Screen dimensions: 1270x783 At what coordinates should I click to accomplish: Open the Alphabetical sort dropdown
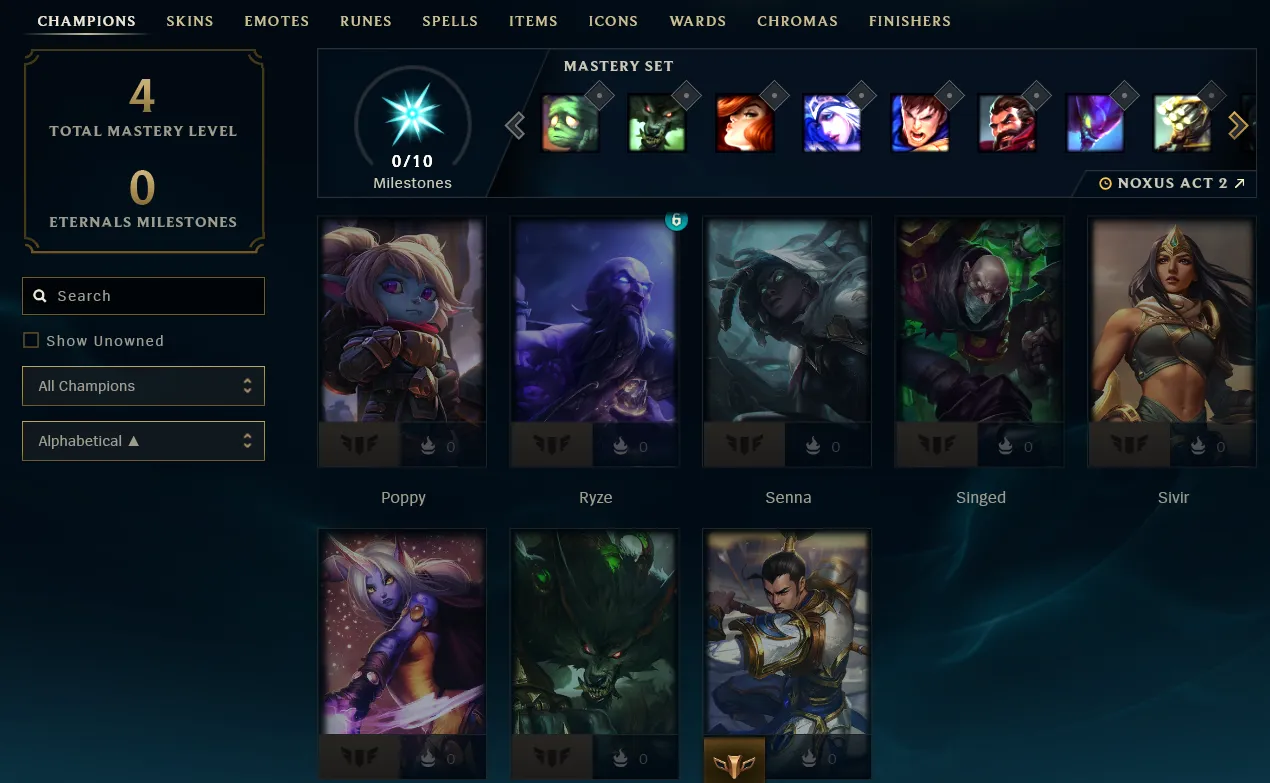(x=143, y=441)
